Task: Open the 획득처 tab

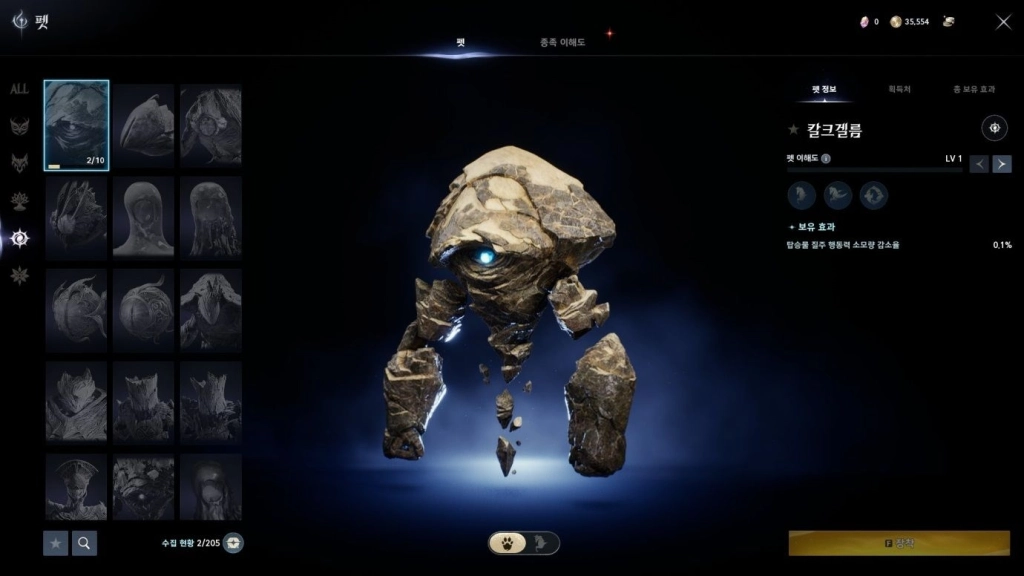Action: pos(899,89)
